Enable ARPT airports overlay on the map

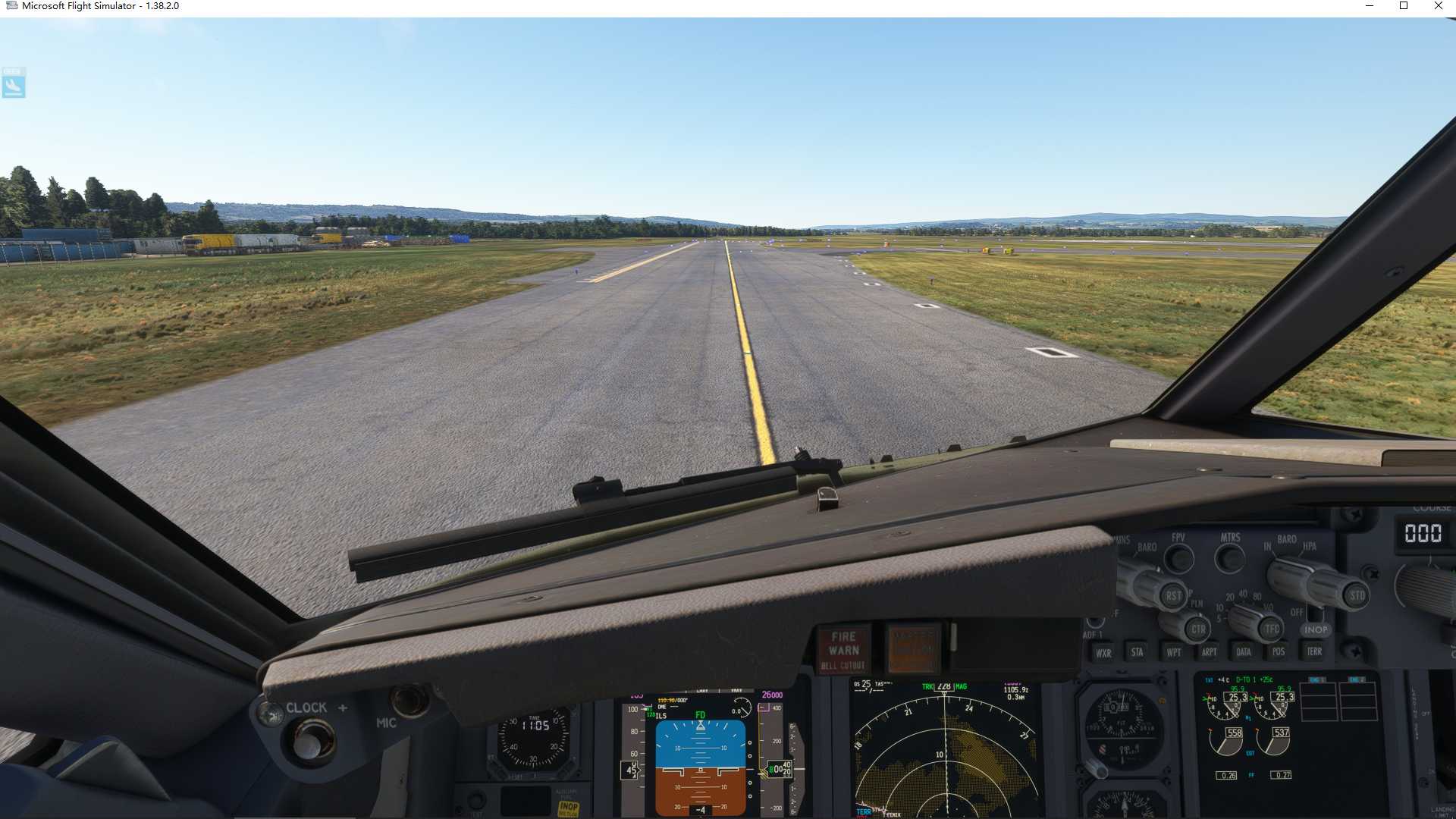pos(1209,652)
